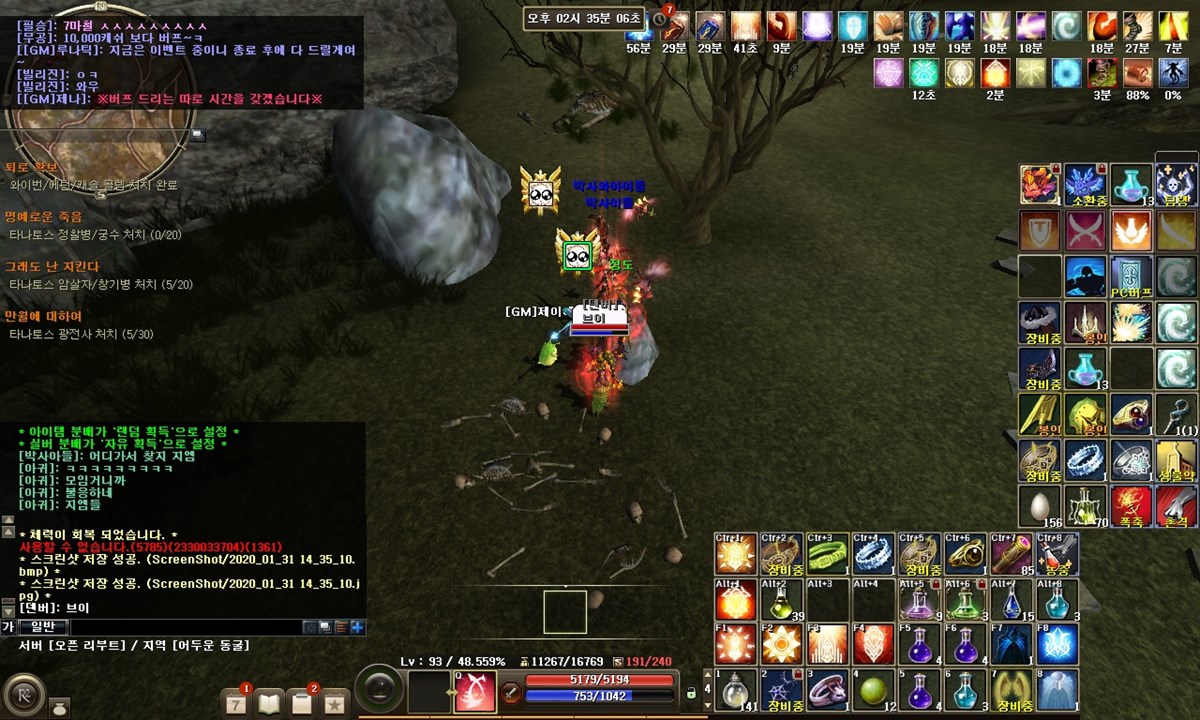Activate the F7 dark cloak skill
1200x720 pixels.
click(1008, 645)
